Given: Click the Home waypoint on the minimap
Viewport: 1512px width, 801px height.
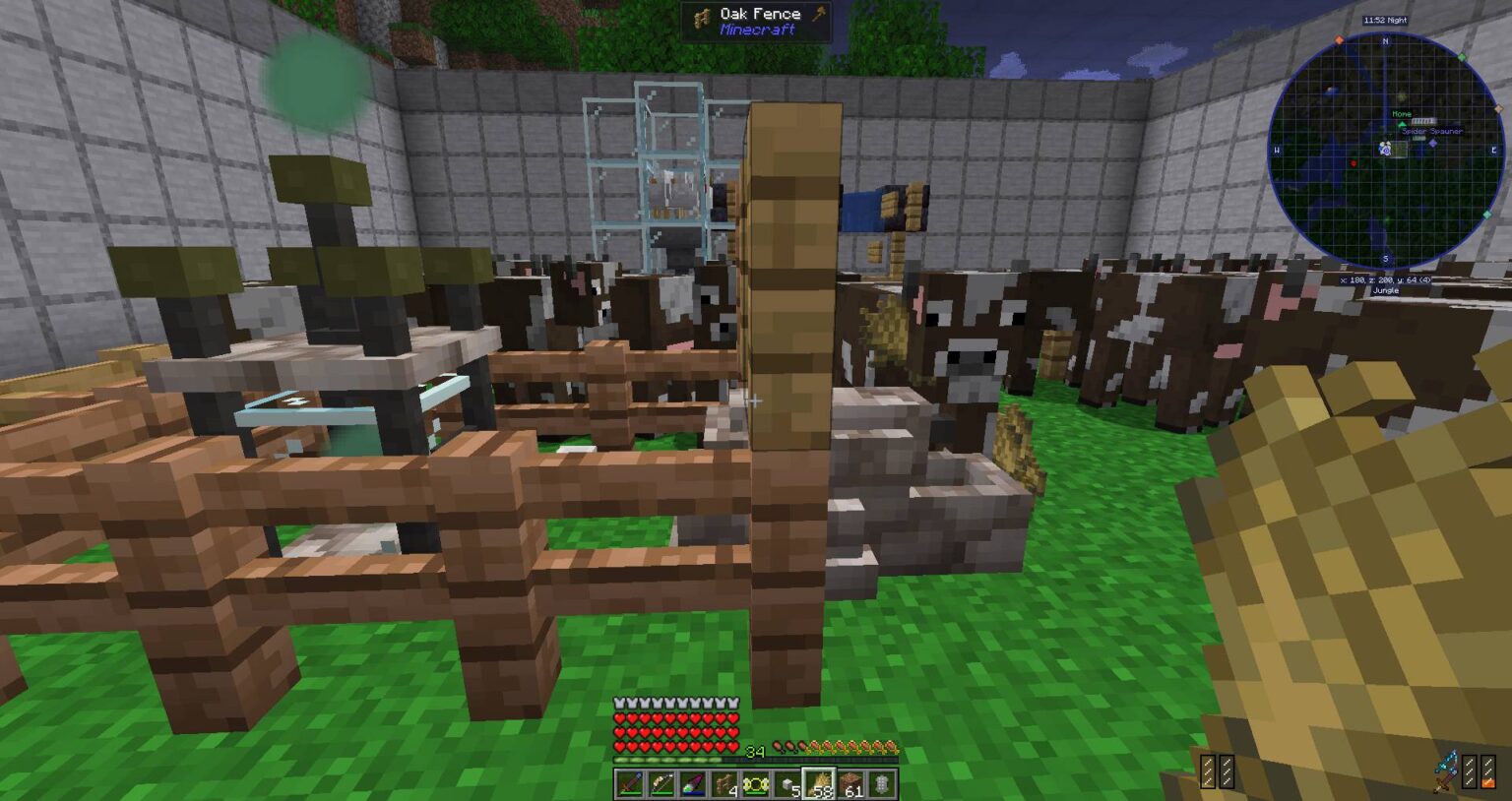Looking at the screenshot, I should tap(1402, 114).
